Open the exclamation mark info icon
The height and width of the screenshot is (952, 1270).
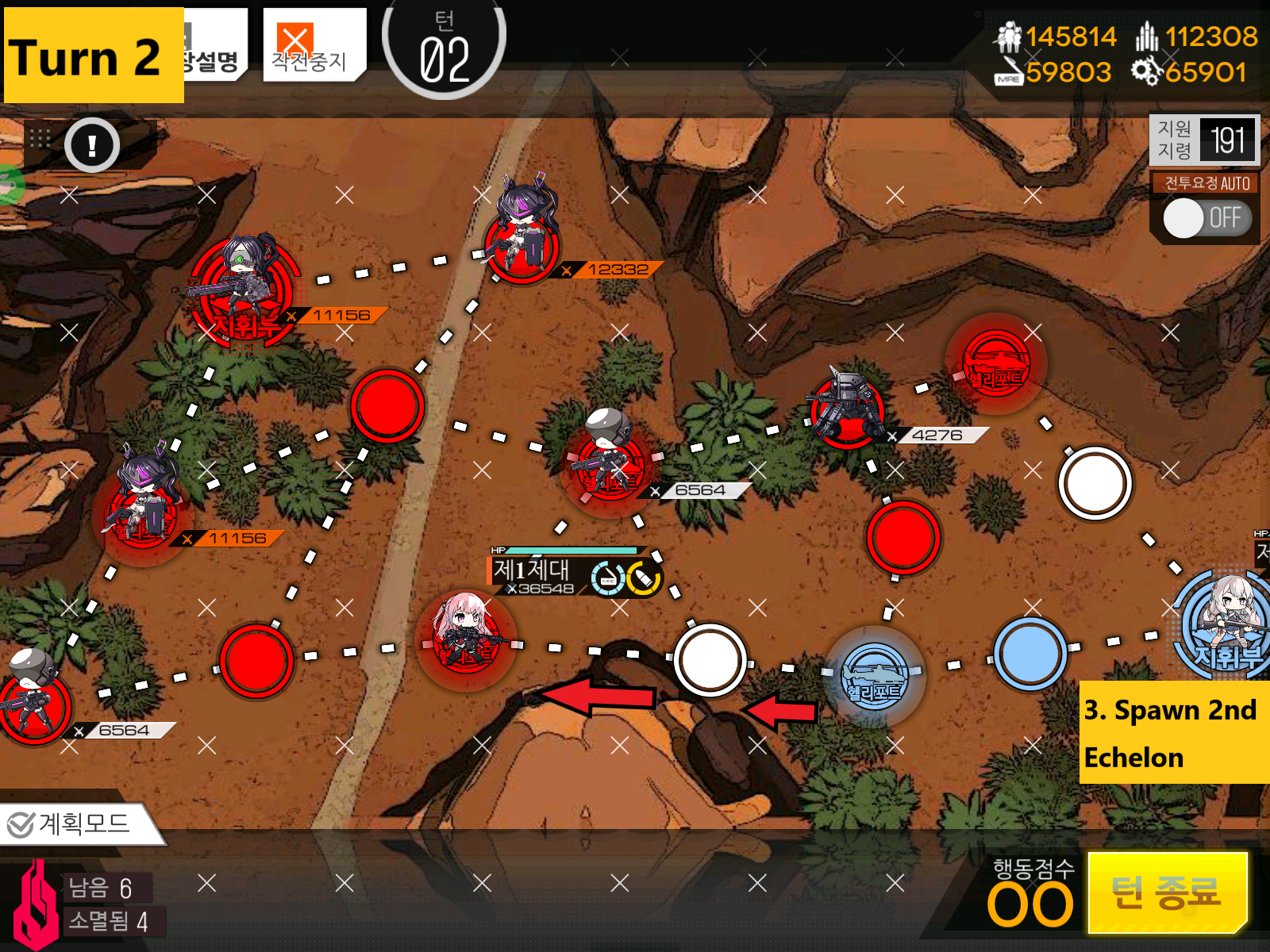click(92, 145)
